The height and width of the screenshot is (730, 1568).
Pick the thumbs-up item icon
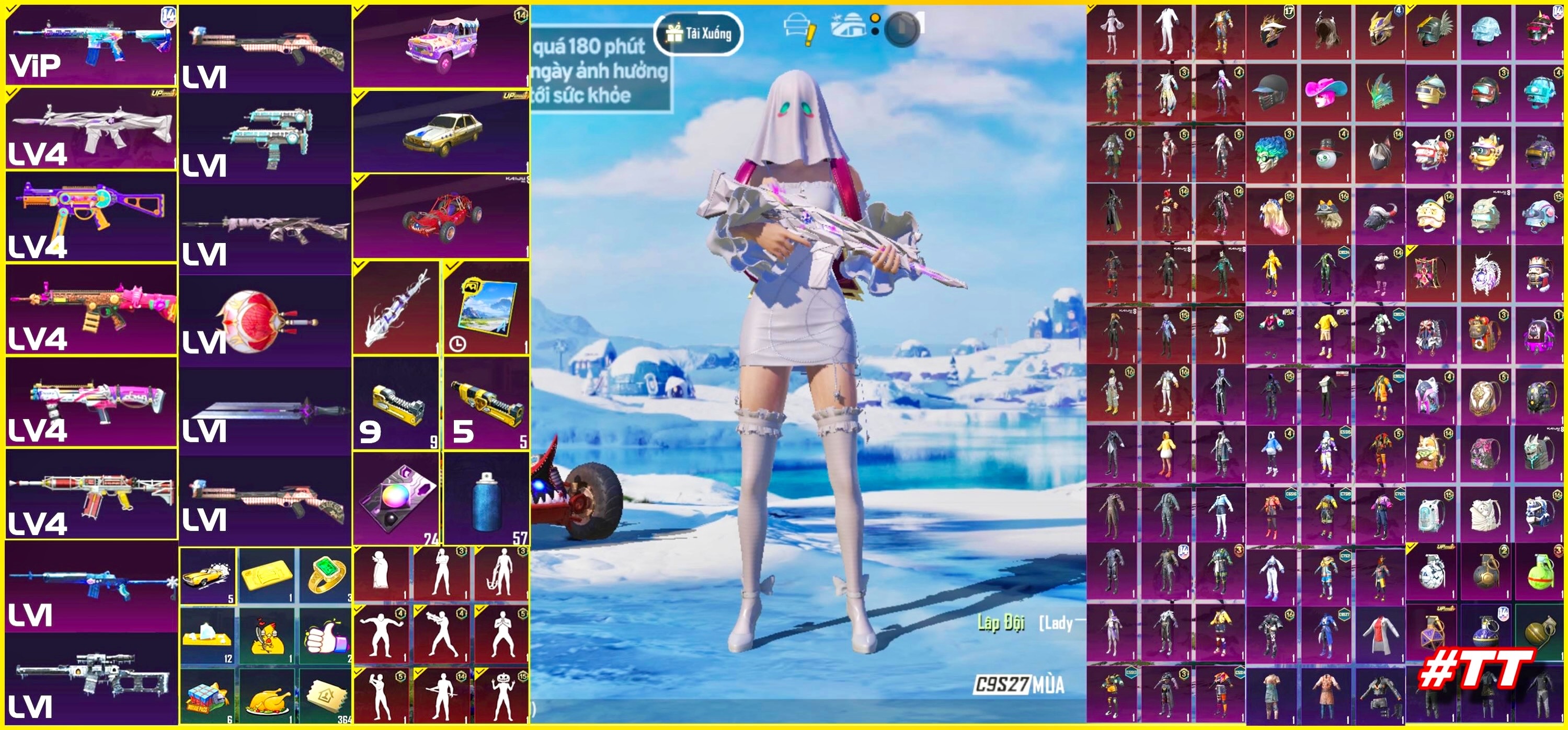[326, 636]
